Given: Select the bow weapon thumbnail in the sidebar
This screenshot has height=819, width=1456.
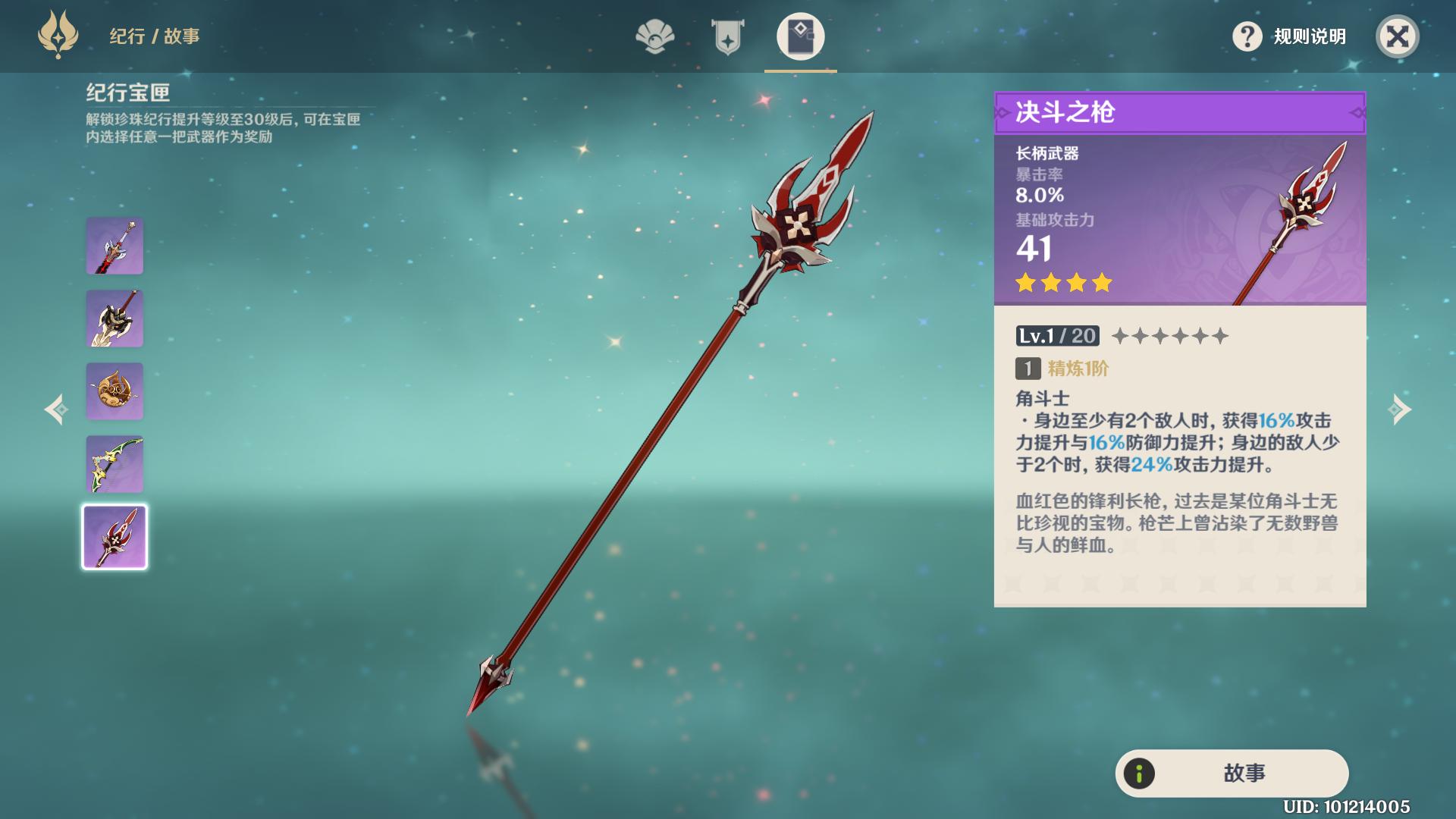Looking at the screenshot, I should pyautogui.click(x=115, y=464).
